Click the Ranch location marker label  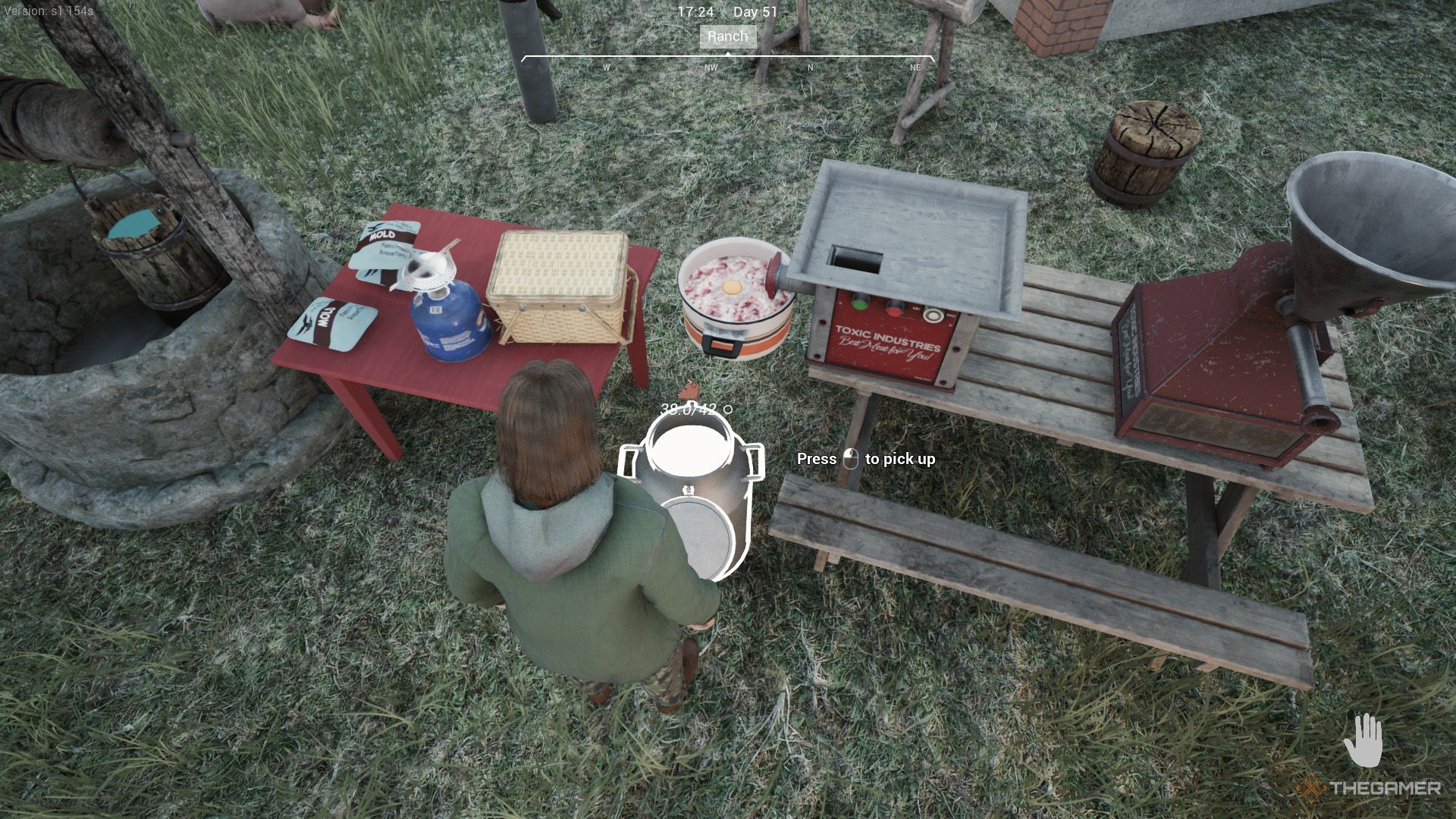(727, 36)
